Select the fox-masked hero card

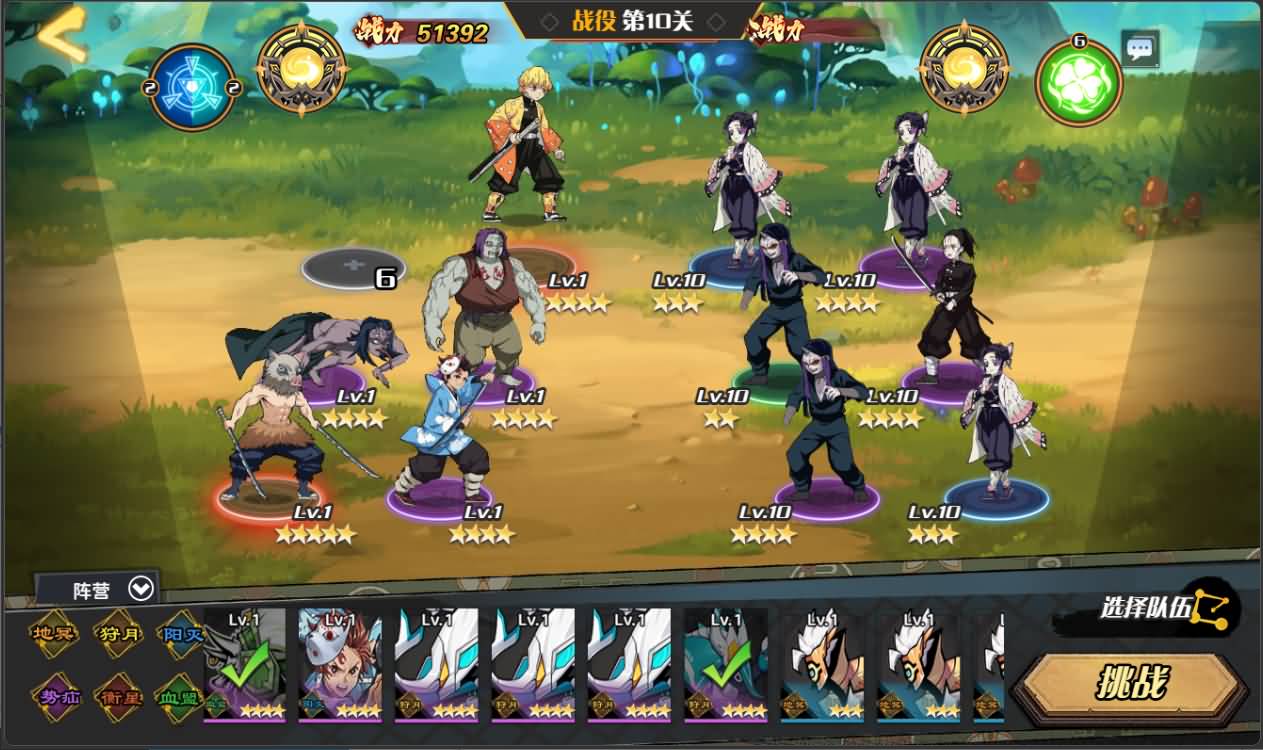click(340, 663)
